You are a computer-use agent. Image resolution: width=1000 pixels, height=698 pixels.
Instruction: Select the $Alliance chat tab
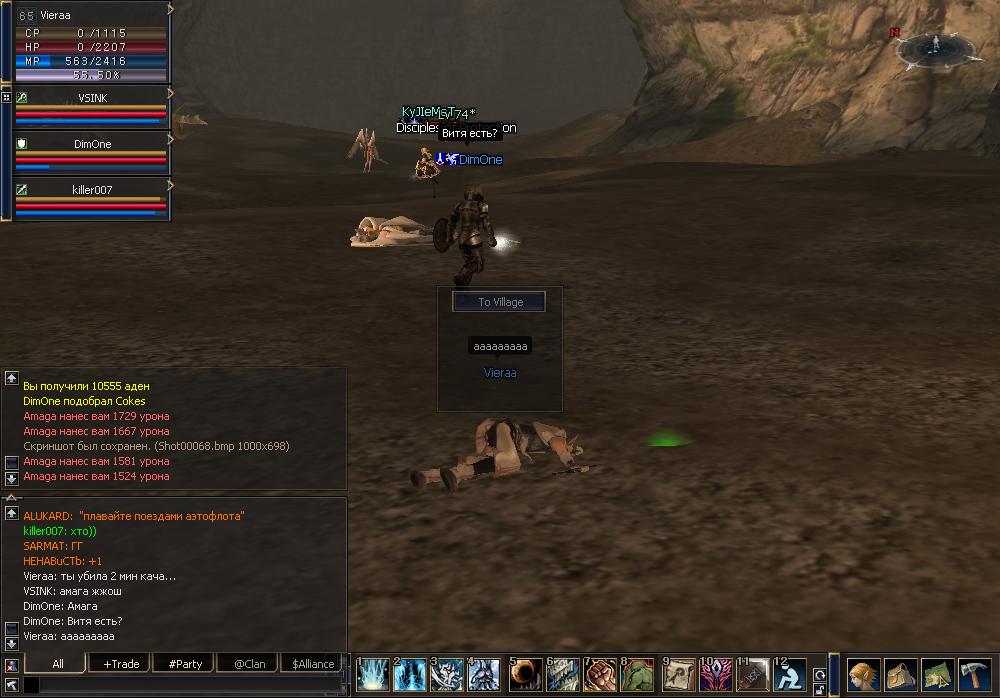313,663
